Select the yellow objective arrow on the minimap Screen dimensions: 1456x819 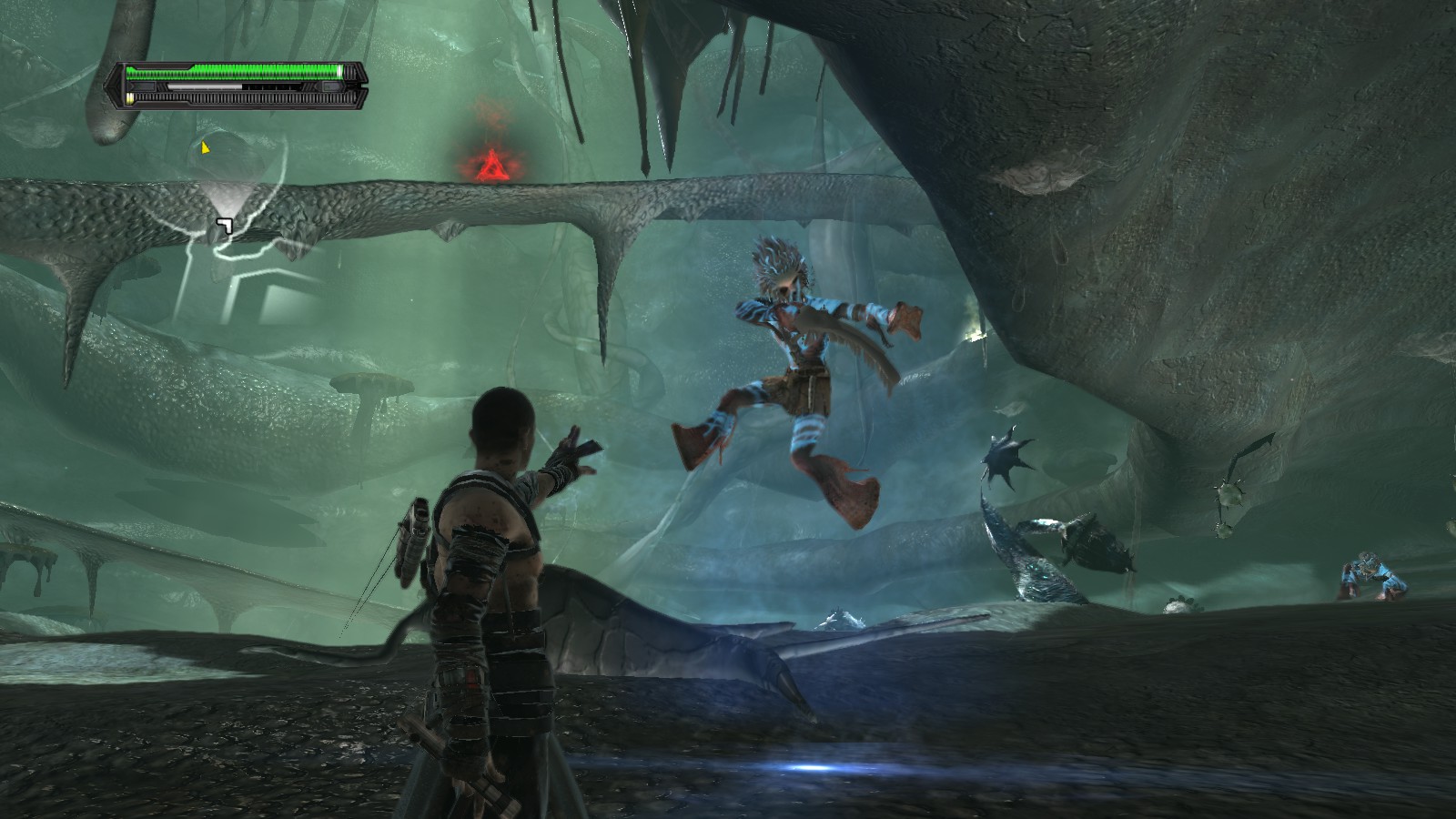pyautogui.click(x=206, y=147)
